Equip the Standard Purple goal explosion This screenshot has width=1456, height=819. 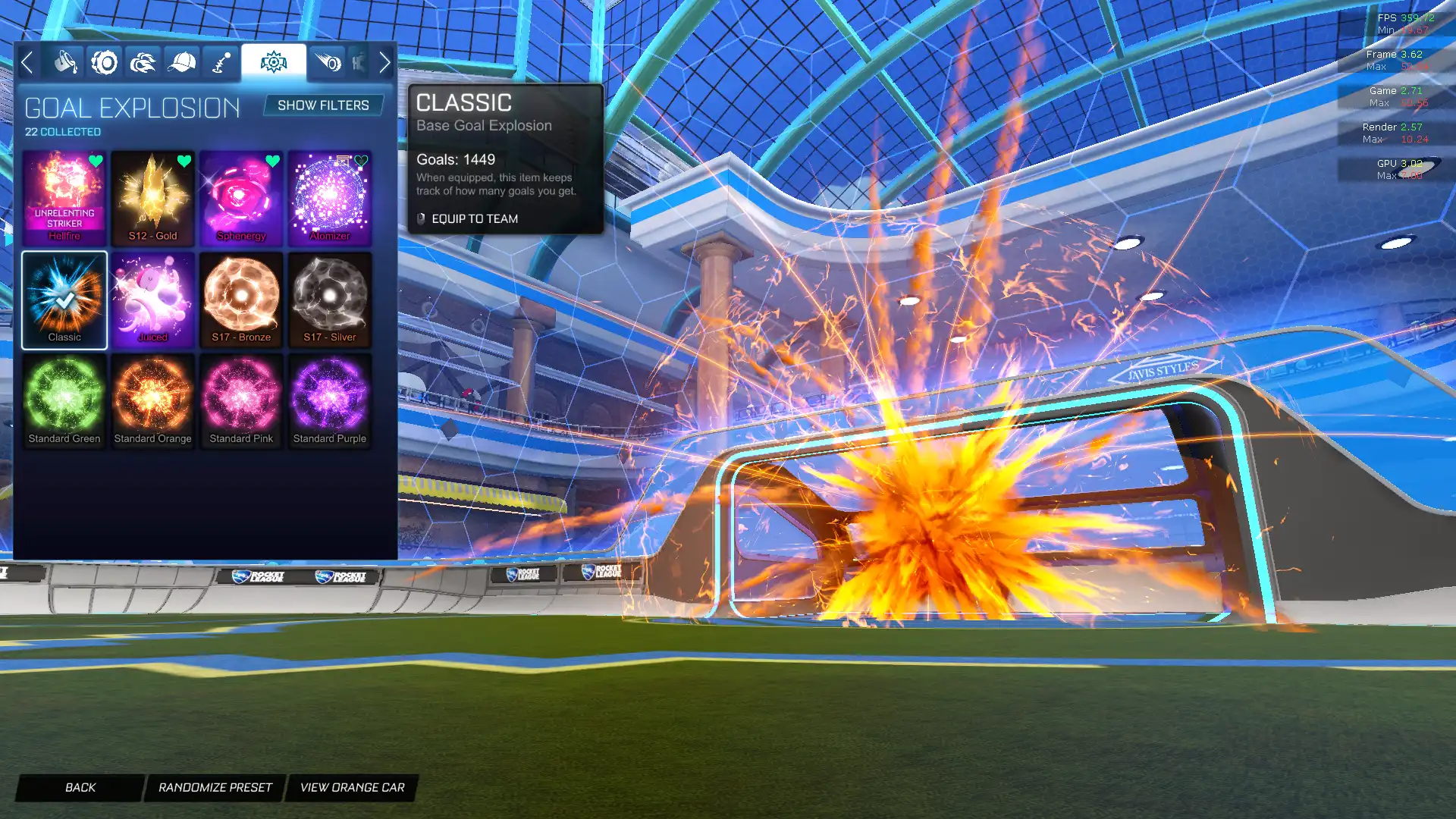(330, 400)
